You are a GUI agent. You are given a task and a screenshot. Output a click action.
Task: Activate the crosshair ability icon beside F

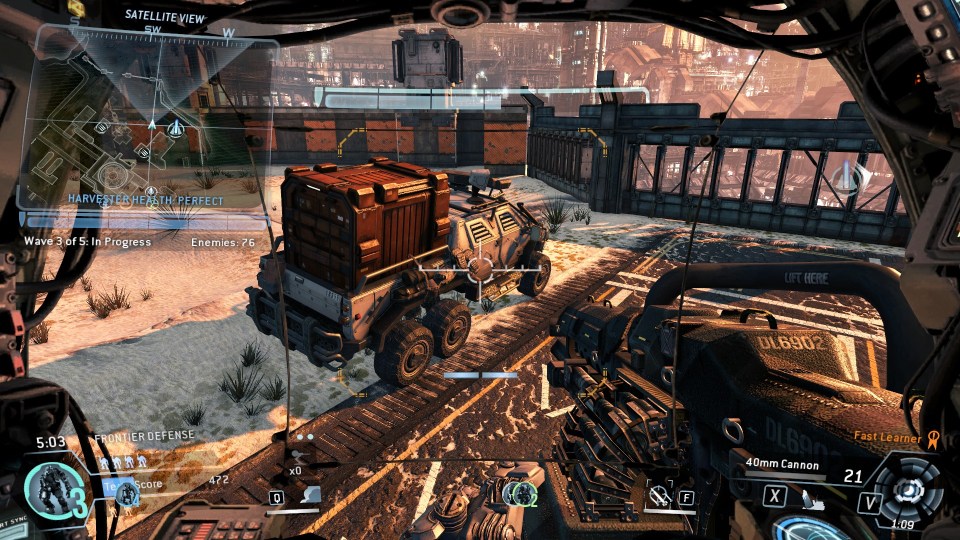click(x=658, y=494)
